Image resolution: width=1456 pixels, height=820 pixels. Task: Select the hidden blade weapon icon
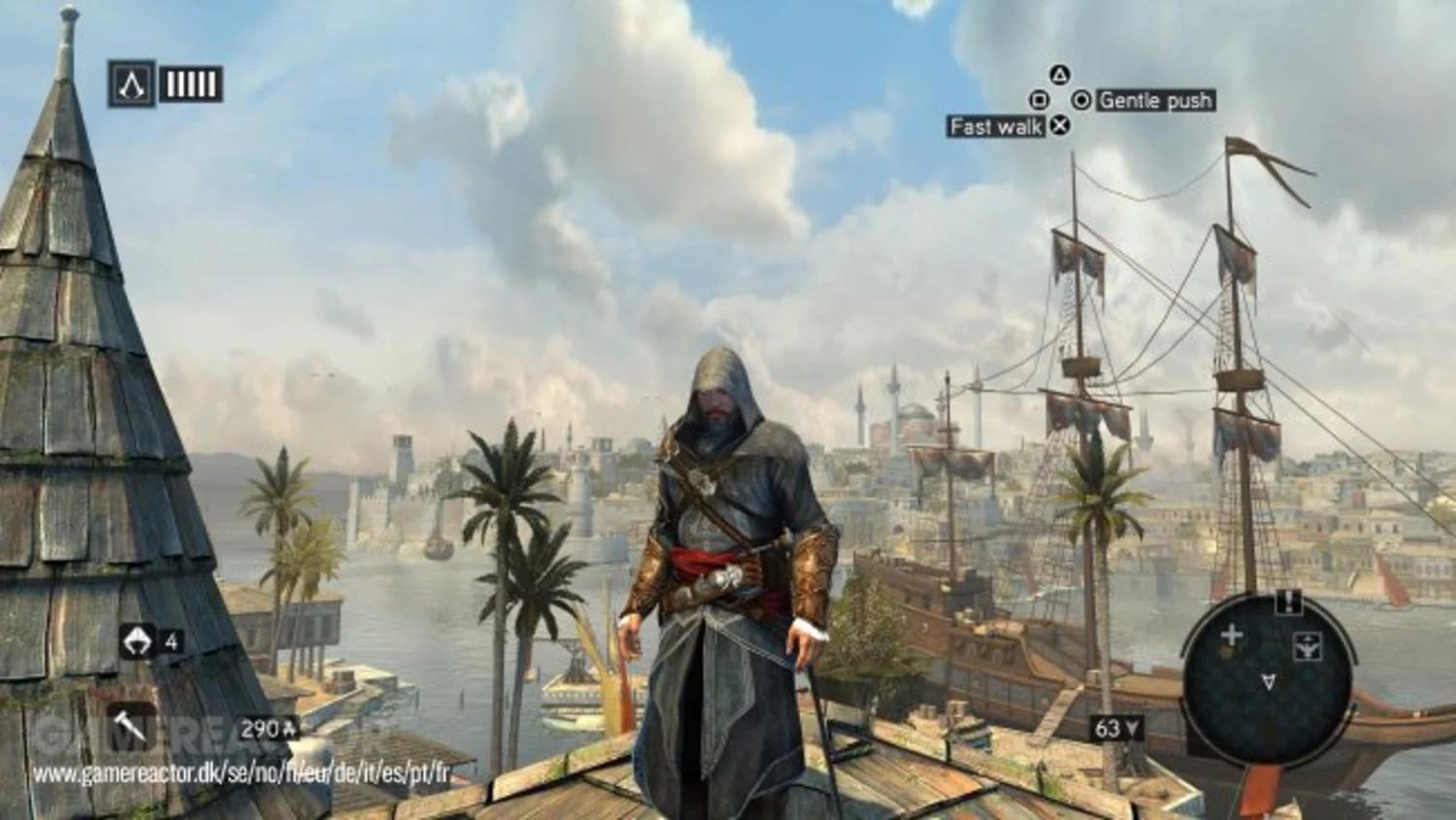[x=130, y=726]
